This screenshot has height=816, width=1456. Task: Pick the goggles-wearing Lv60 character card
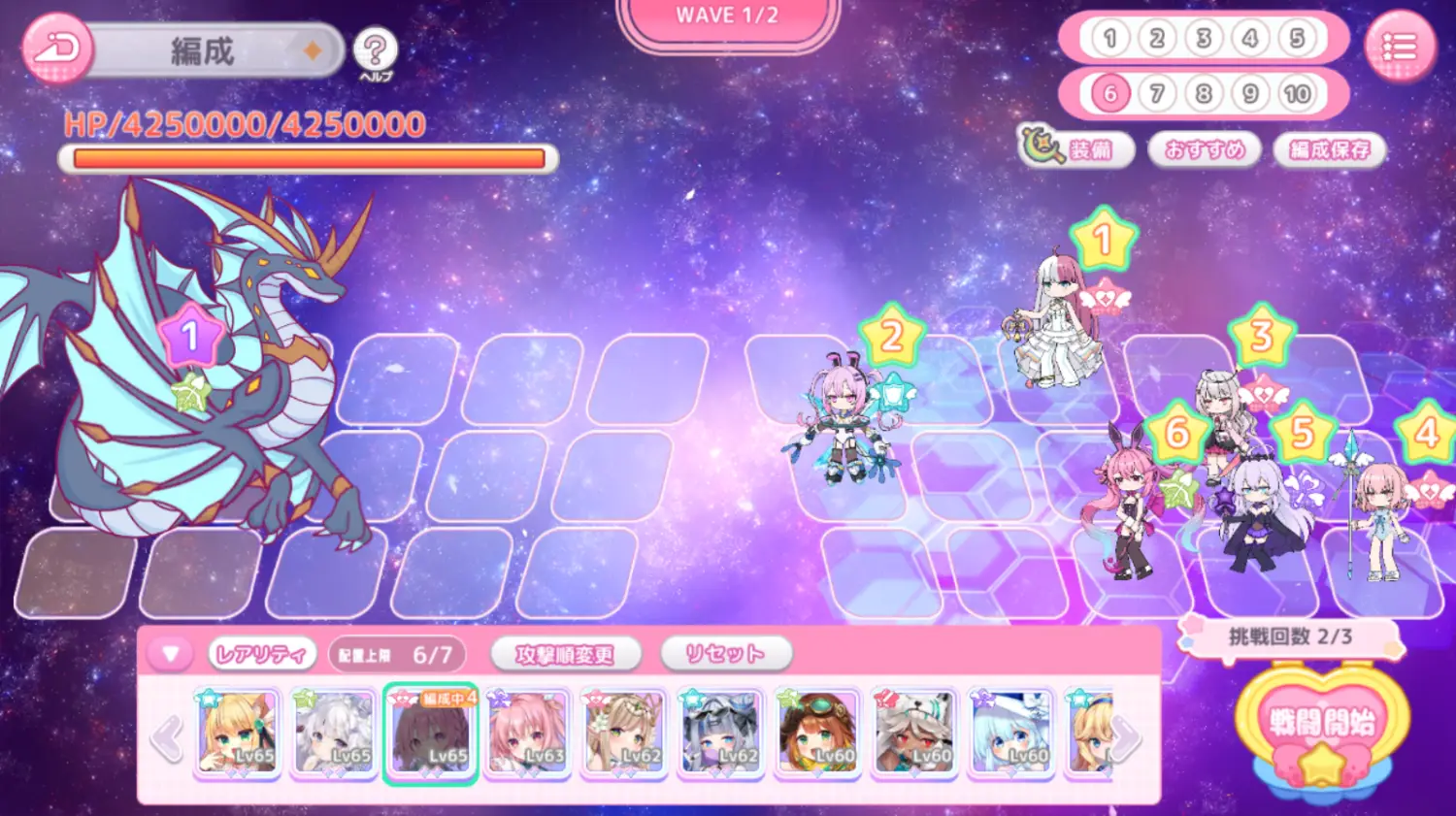817,733
